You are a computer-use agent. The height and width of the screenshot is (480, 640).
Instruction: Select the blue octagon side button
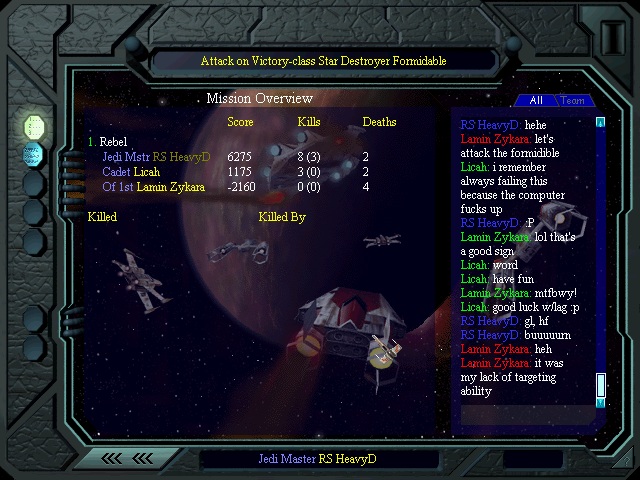tap(34, 154)
